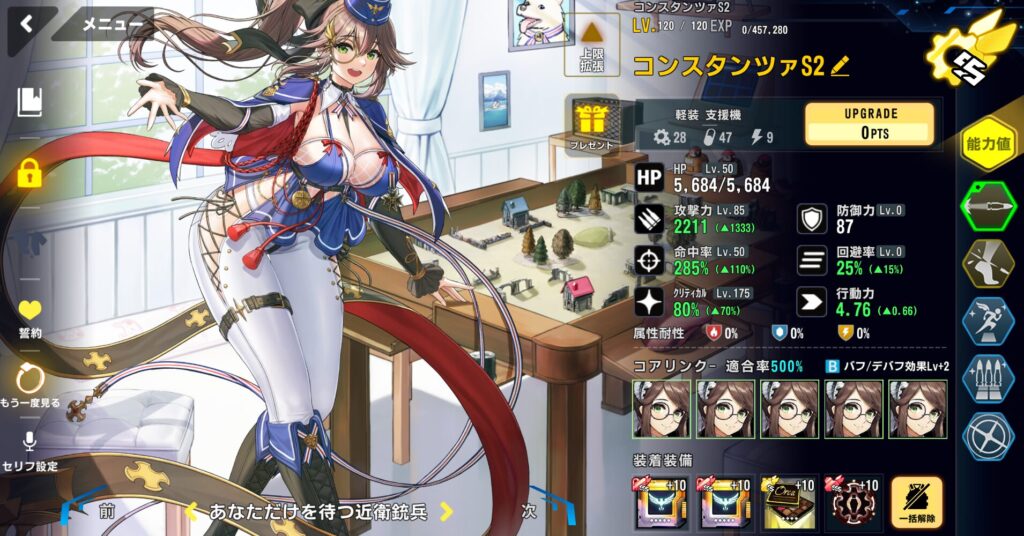Switch to the 能力値 stats tab
Viewport: 1024px width, 536px height.
(x=988, y=145)
